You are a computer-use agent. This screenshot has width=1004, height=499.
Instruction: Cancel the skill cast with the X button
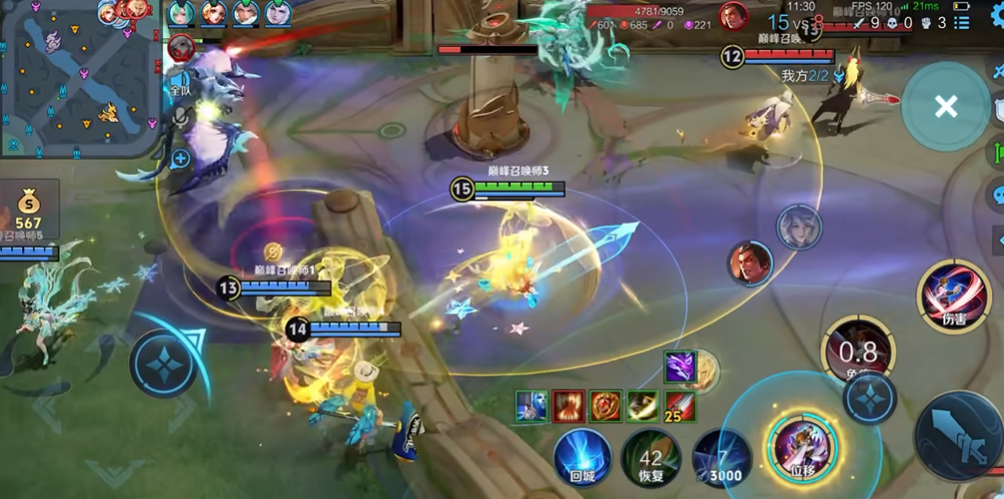click(x=945, y=107)
